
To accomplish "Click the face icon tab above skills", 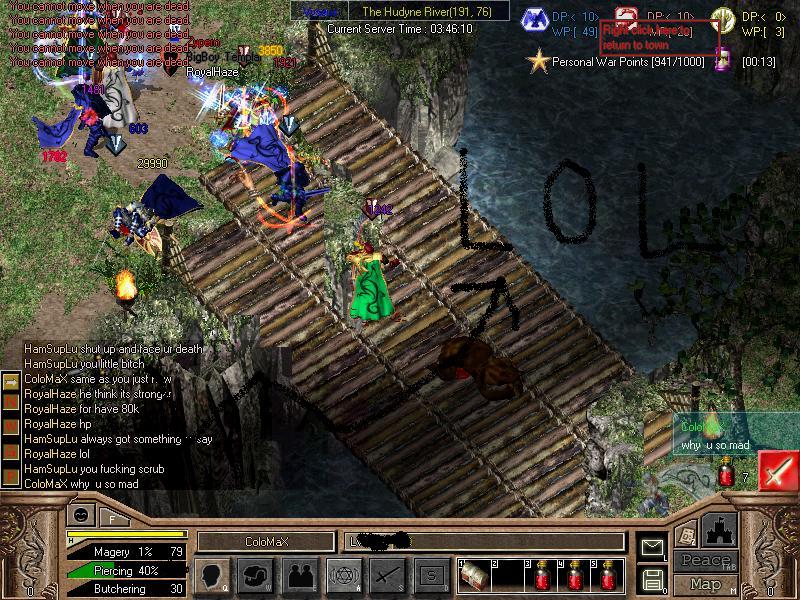I will [81, 516].
